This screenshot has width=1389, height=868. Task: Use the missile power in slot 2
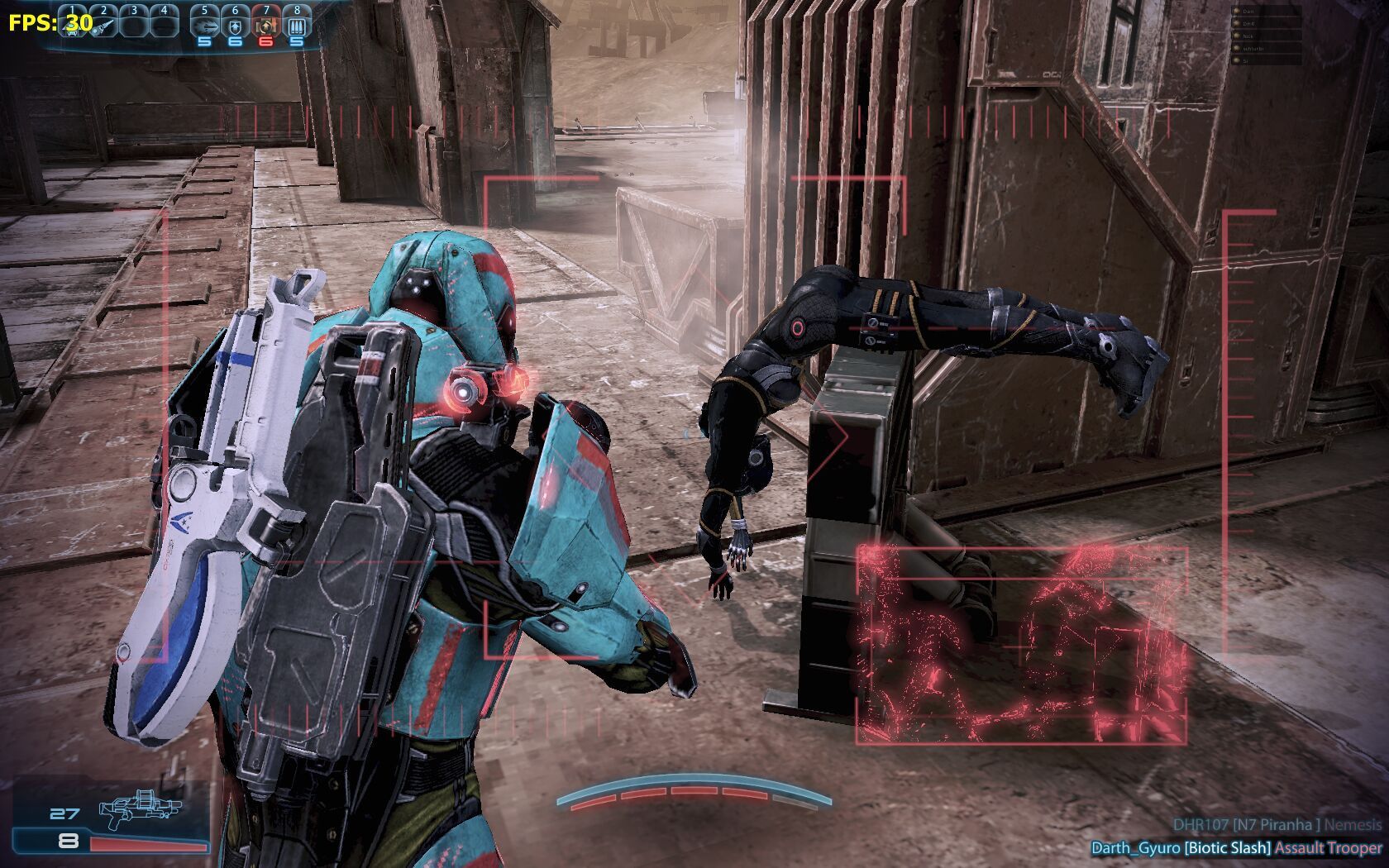[x=103, y=24]
